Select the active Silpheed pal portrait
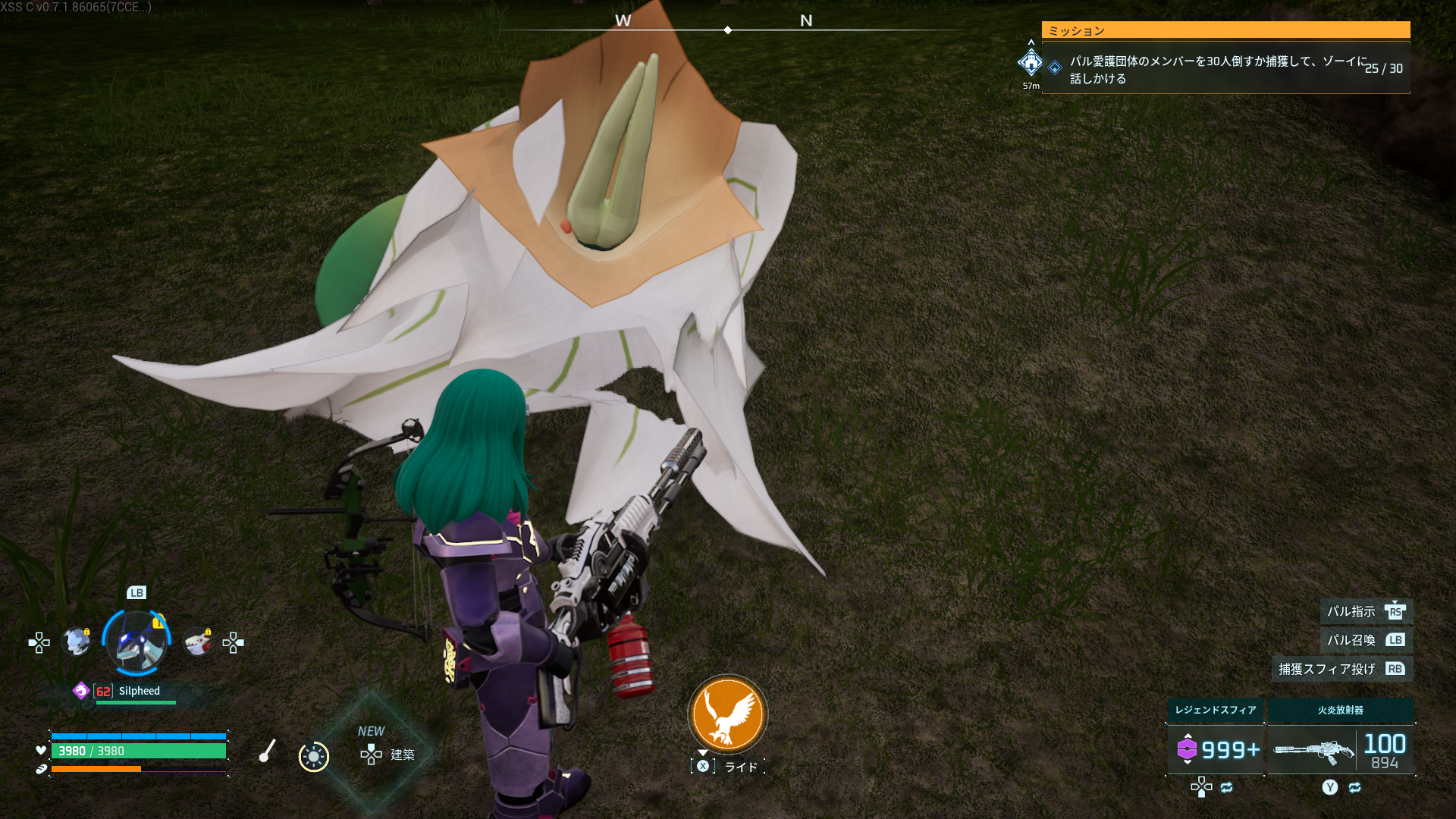This screenshot has width=1456, height=819. (x=136, y=643)
